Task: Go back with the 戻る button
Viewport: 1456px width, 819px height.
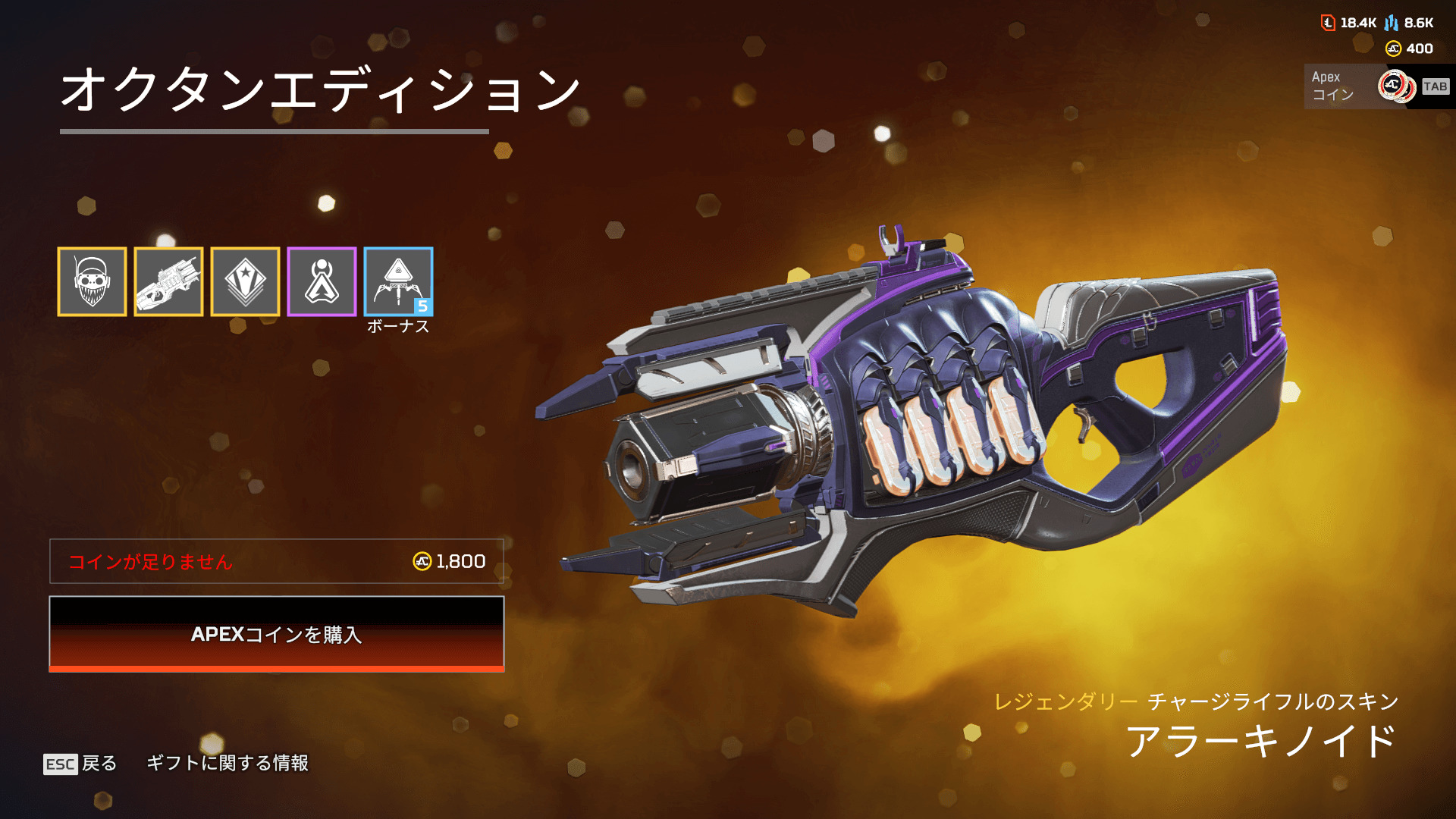Action: click(81, 763)
